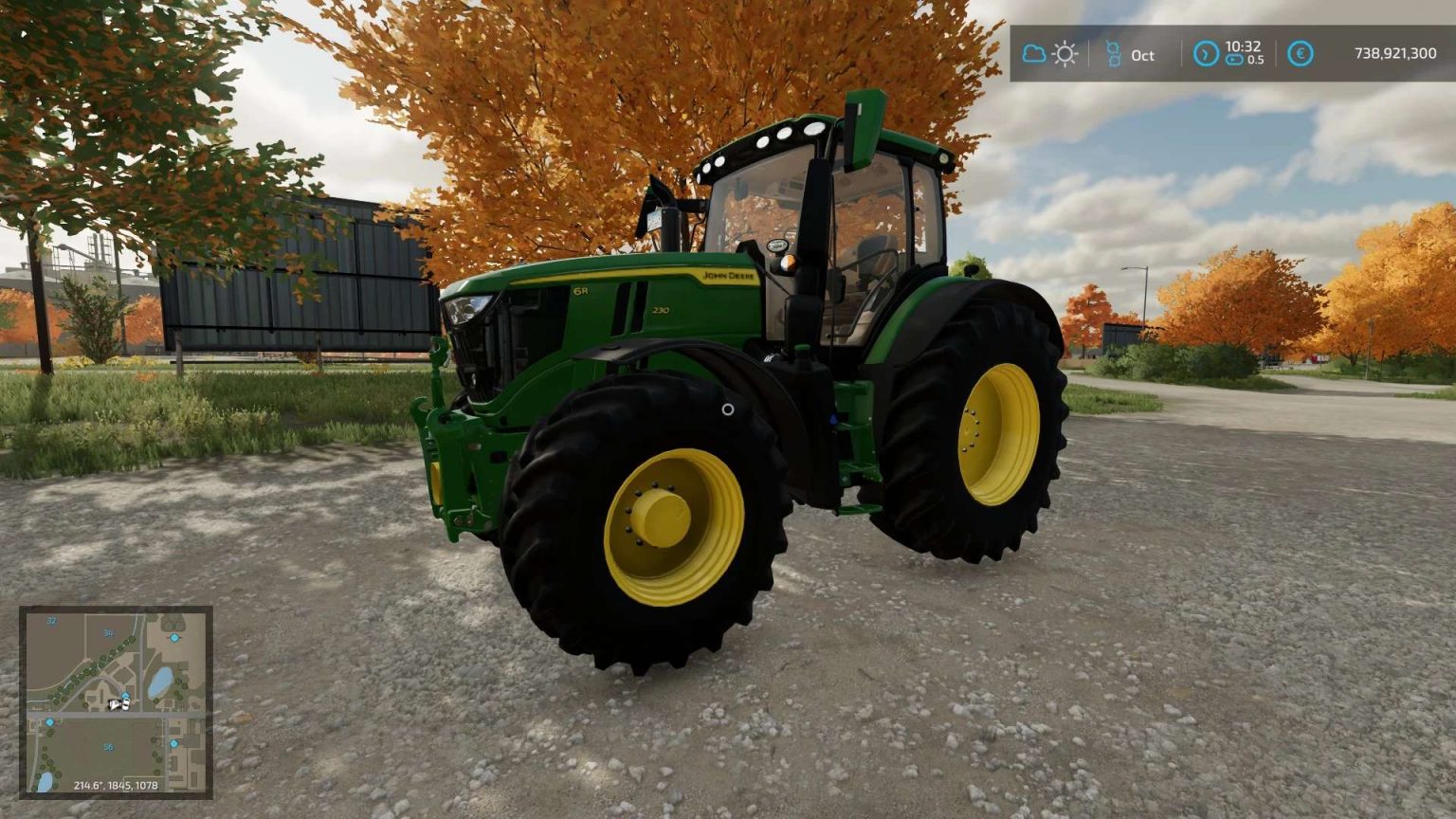Click the marker in the minimap top-right corner
The height and width of the screenshot is (819, 1456).
pyautogui.click(x=174, y=638)
